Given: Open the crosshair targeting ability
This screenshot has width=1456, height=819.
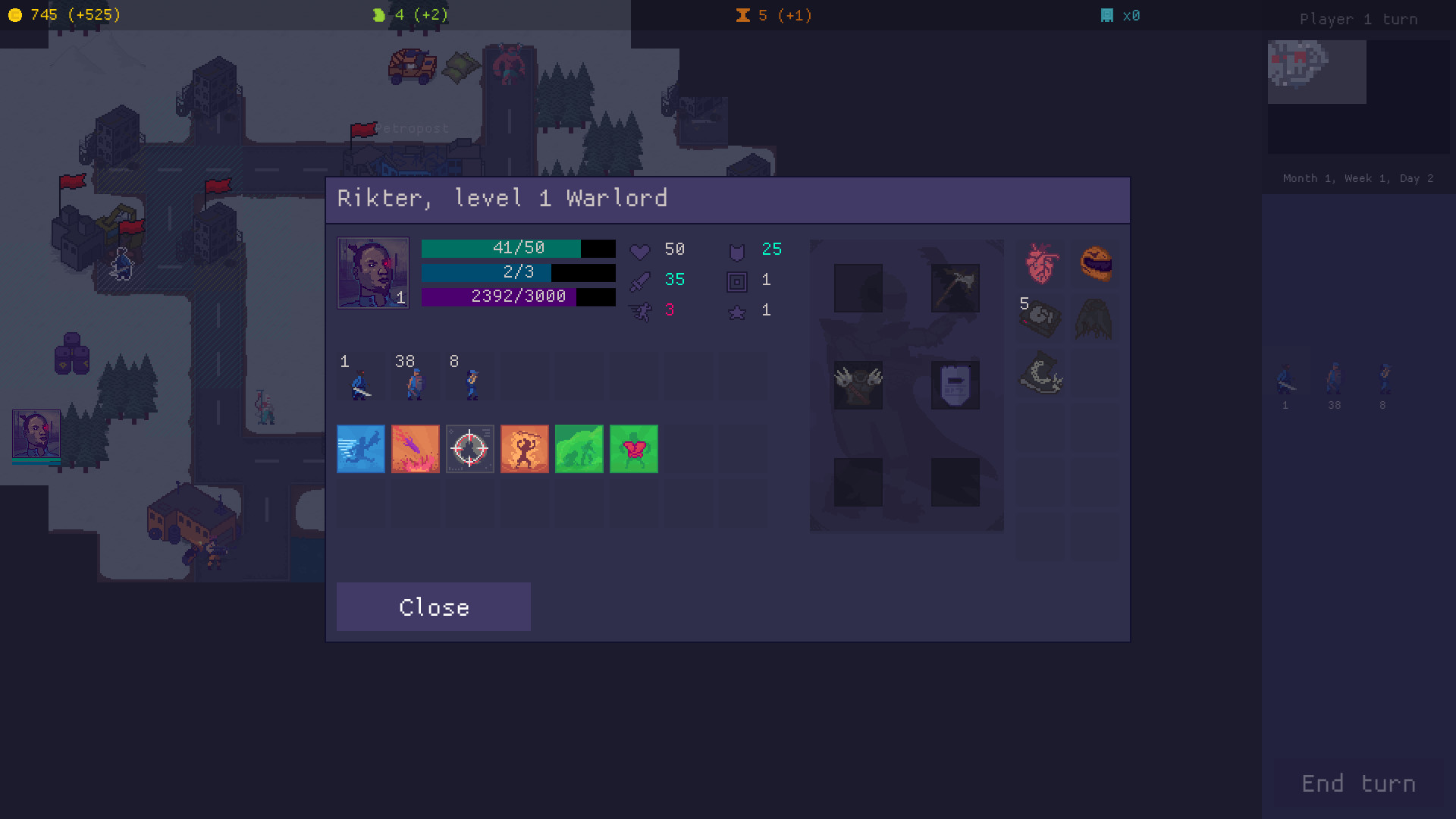Looking at the screenshot, I should pyautogui.click(x=469, y=449).
